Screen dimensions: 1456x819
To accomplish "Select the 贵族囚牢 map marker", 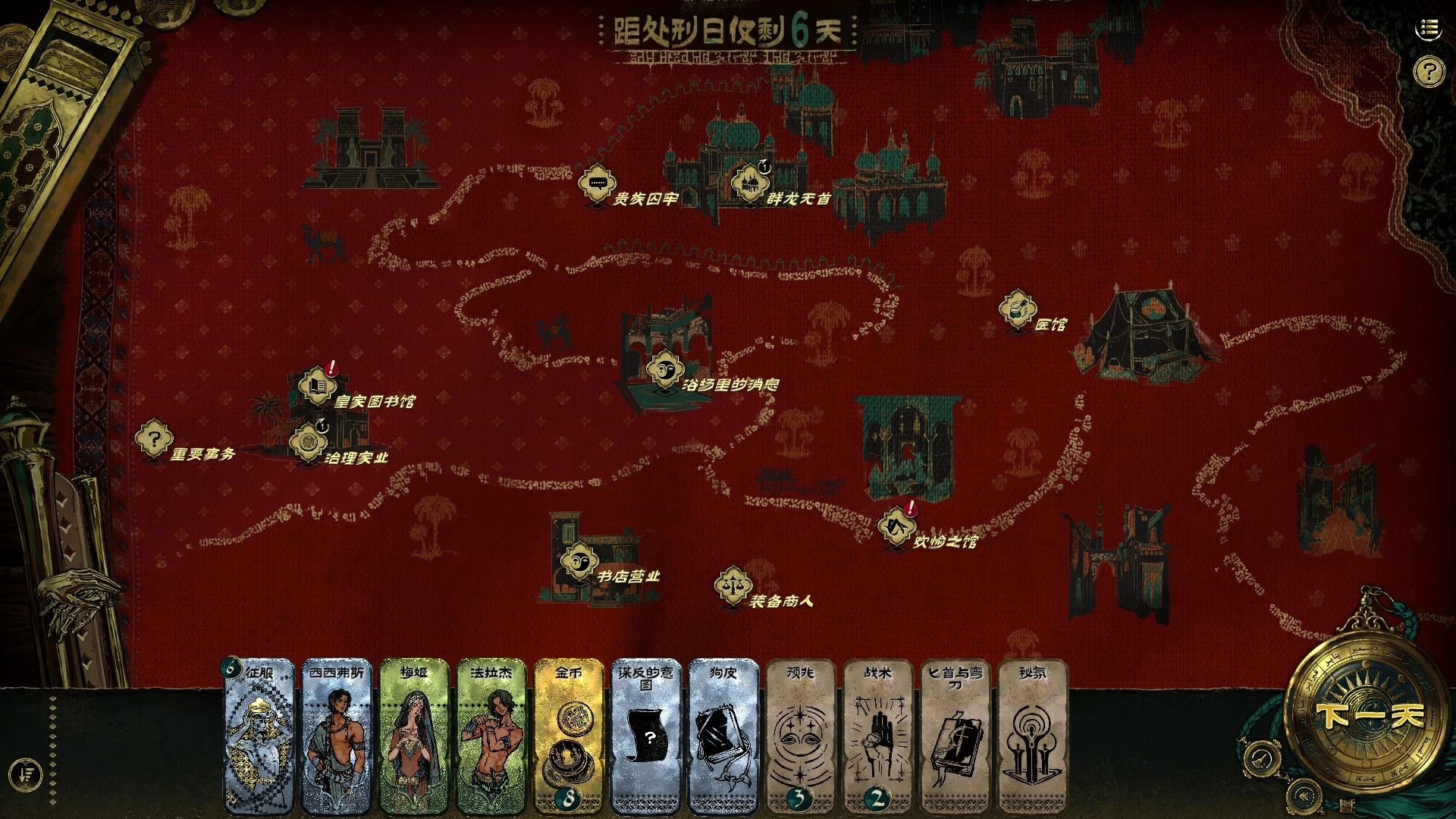I will [597, 184].
